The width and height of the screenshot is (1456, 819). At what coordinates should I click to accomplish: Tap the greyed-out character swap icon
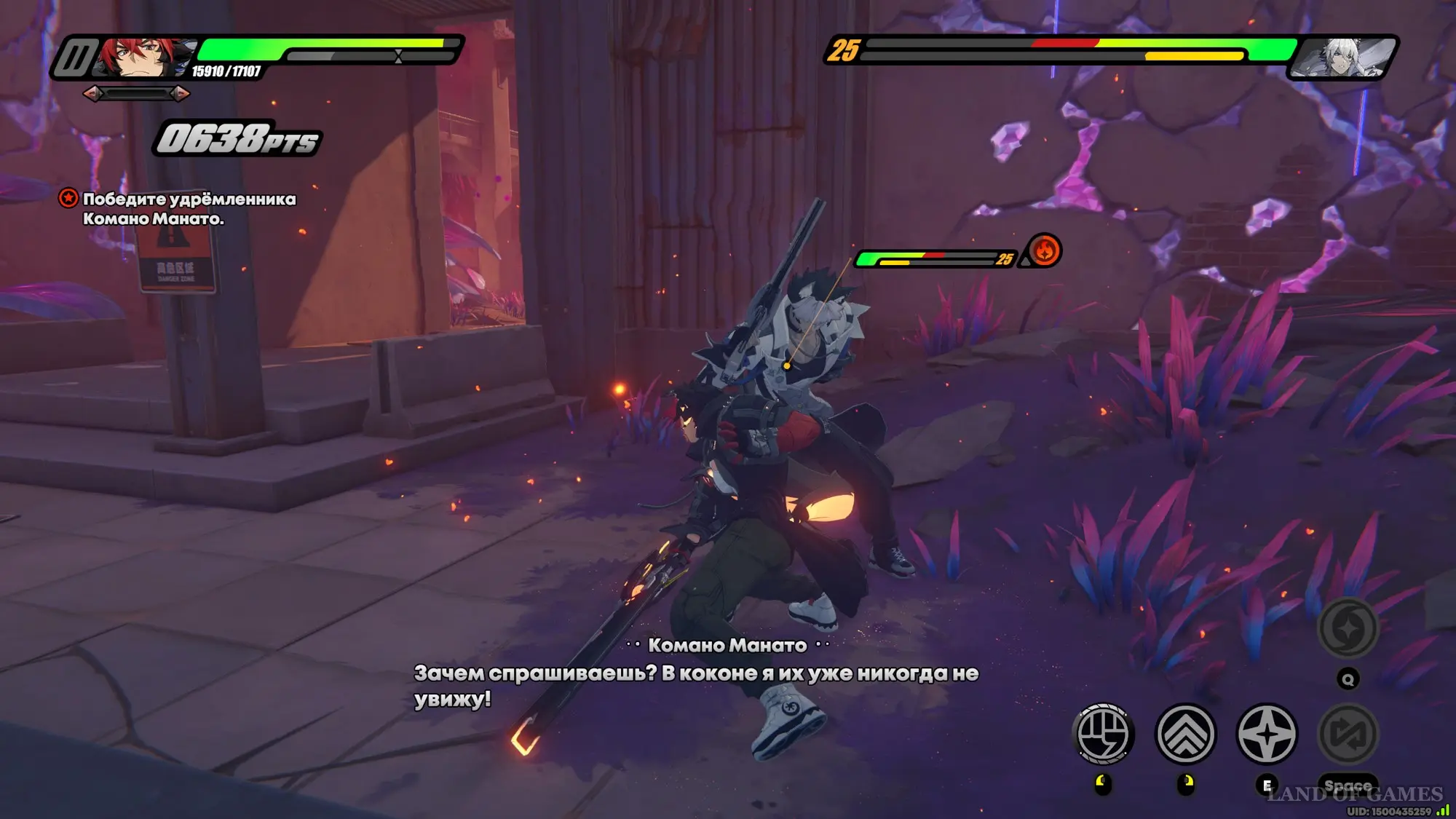tap(1348, 734)
